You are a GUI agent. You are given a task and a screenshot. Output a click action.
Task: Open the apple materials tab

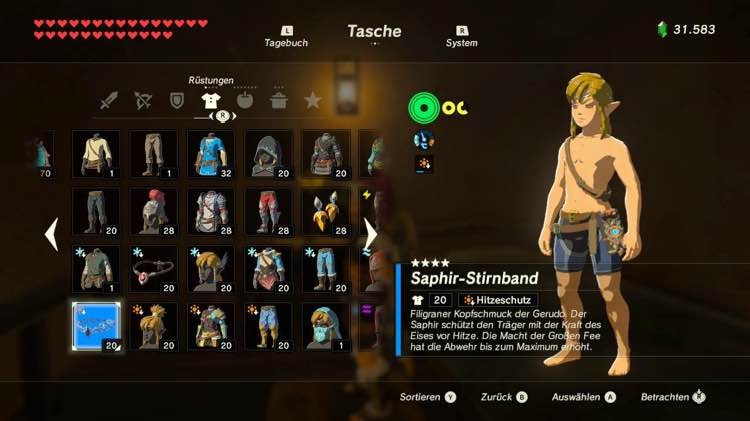245,100
